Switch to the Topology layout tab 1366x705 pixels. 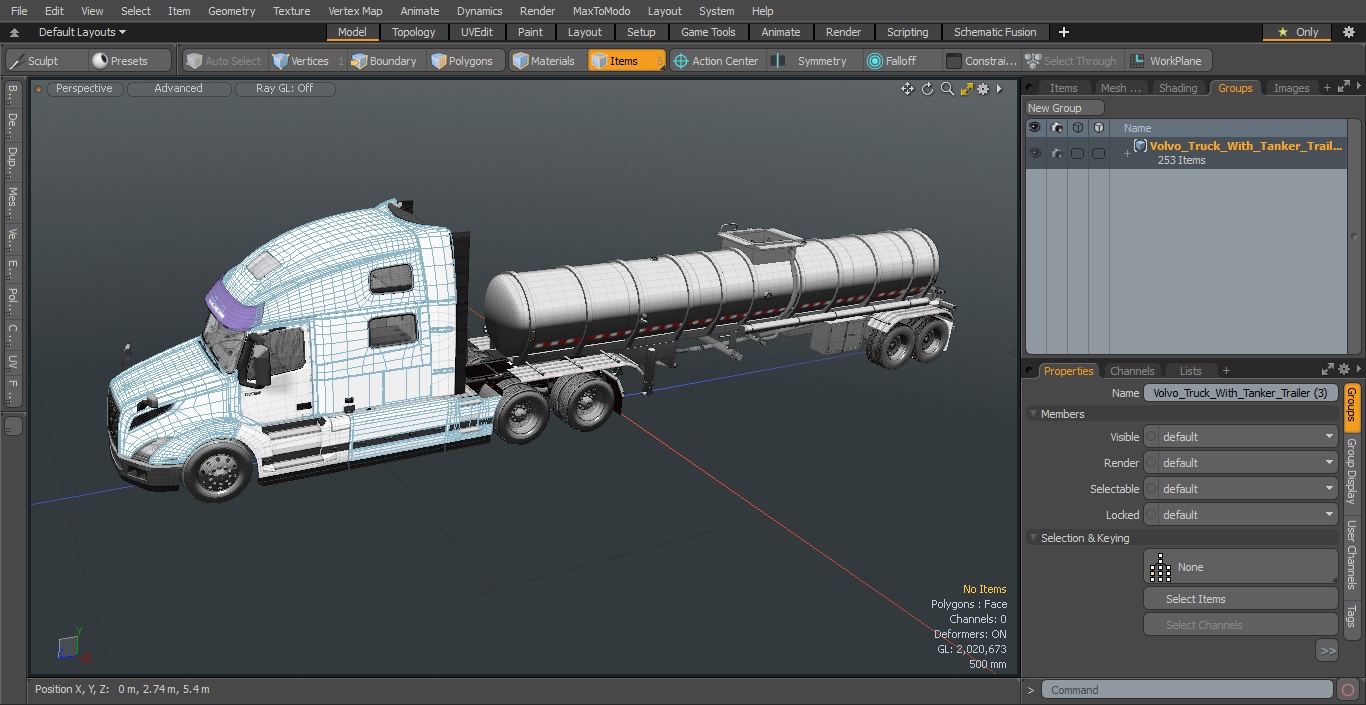(x=413, y=32)
